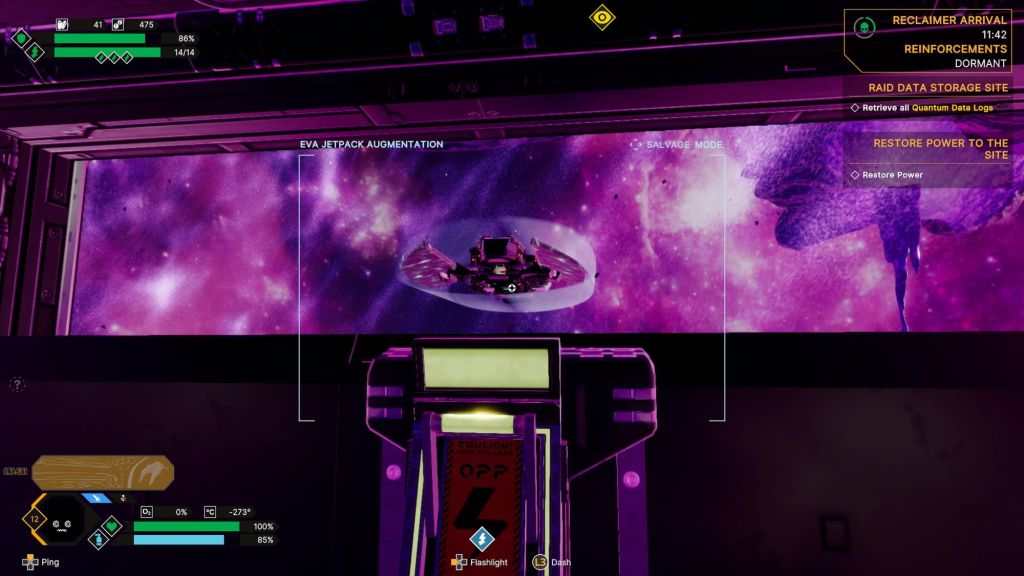1024x576 pixels.
Task: Select the Restore Power to the Site objective
Action: pos(940,149)
